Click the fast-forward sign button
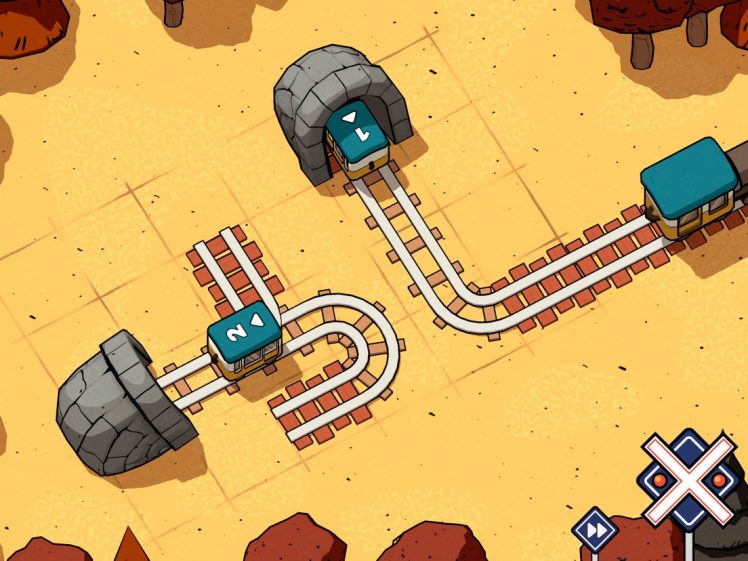 pos(596,530)
